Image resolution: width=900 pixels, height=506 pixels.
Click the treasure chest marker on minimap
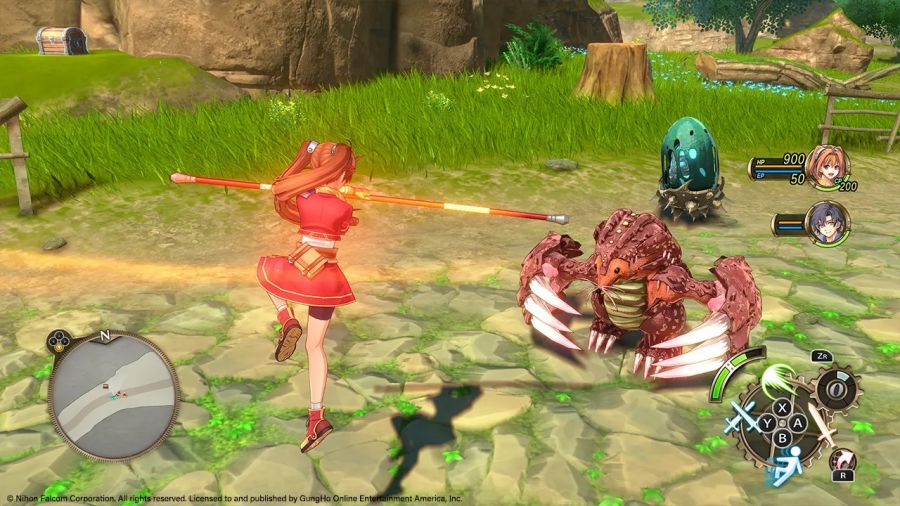(x=103, y=385)
